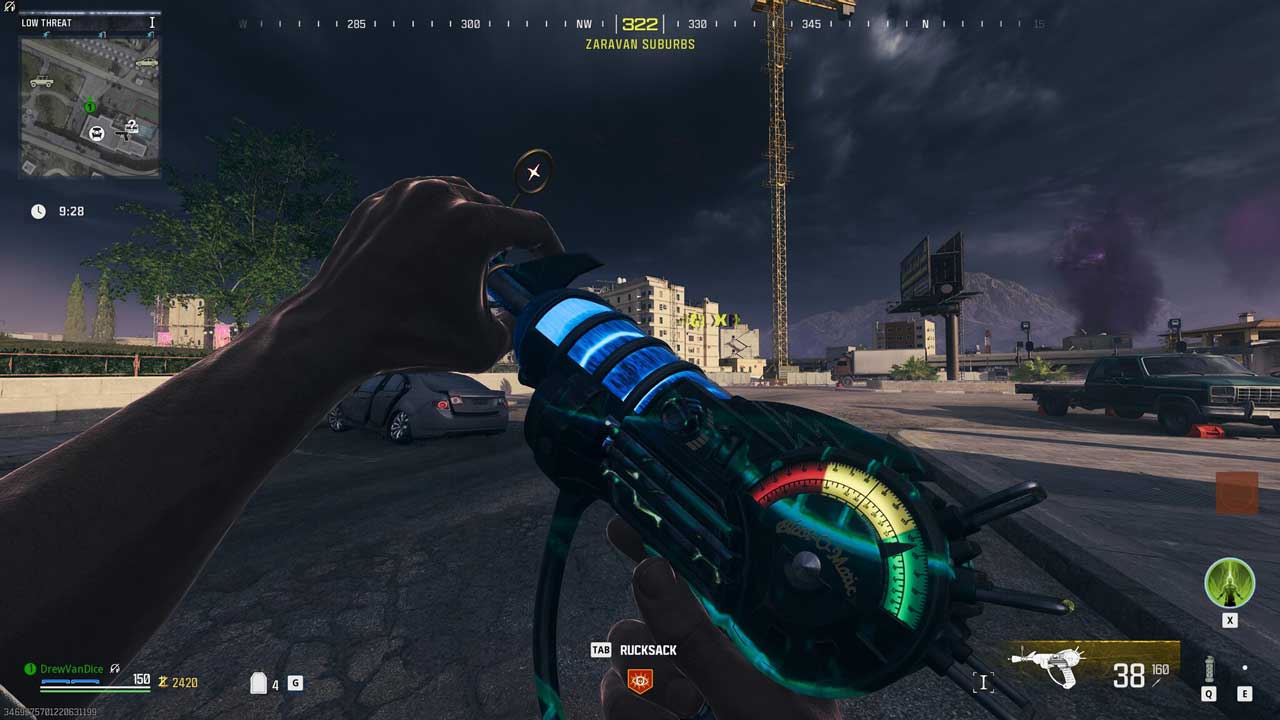This screenshot has height=720, width=1280.
Task: Activate the green field upgrade ability
Action: coord(1229,583)
